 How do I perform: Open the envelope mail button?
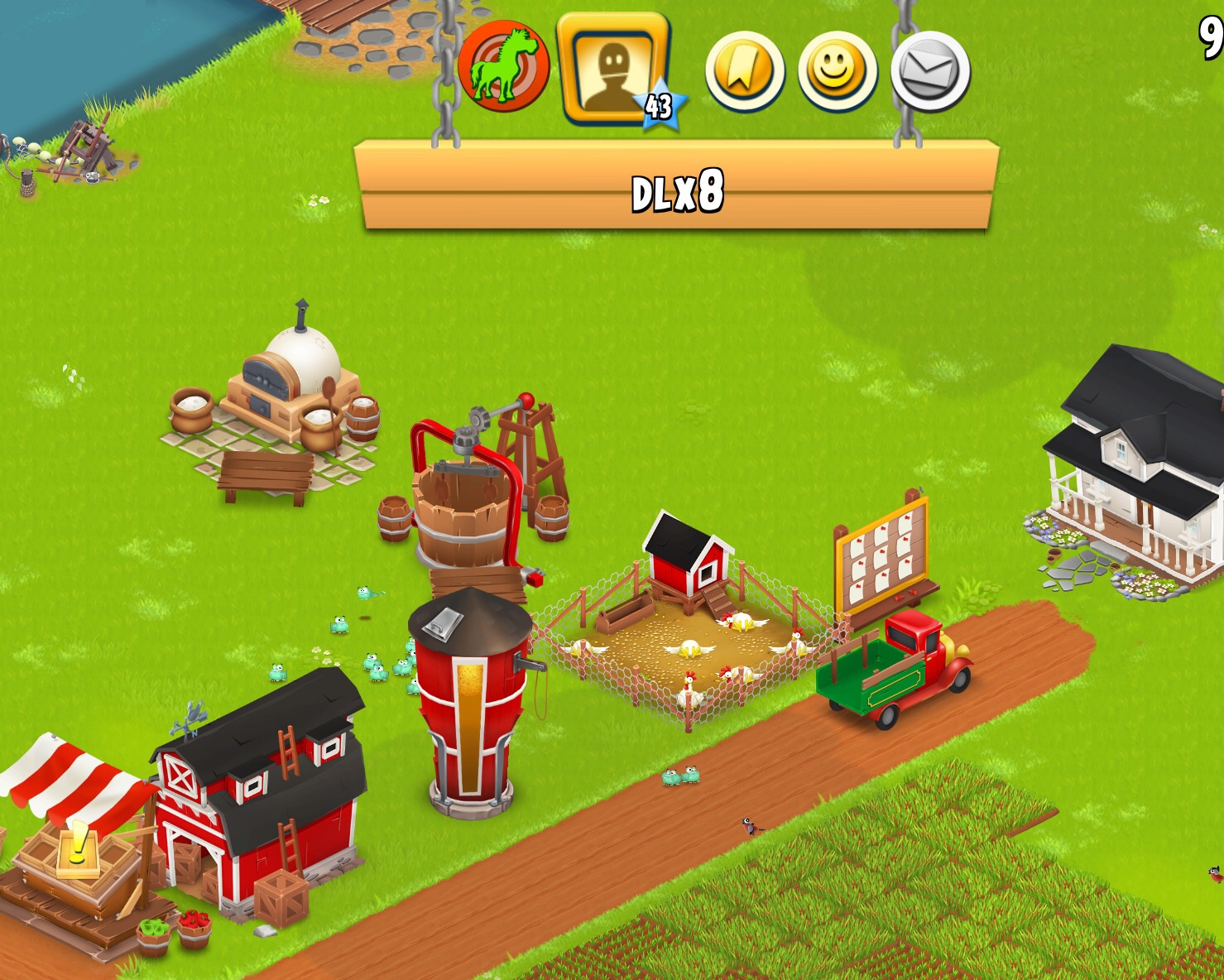930,71
